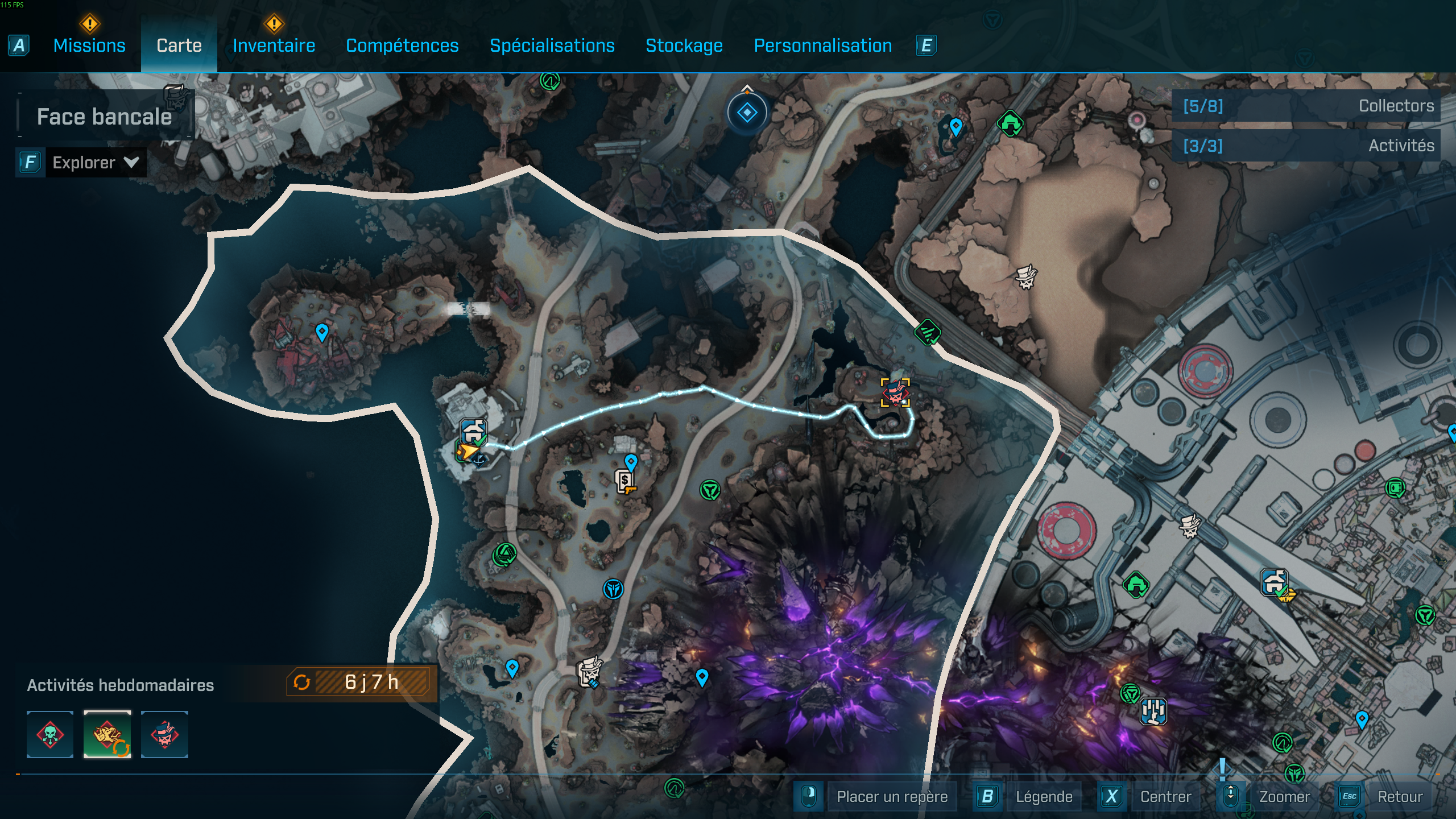The image size is (1456, 819).
Task: Show the Collectors progress entry
Action: pyautogui.click(x=1306, y=106)
